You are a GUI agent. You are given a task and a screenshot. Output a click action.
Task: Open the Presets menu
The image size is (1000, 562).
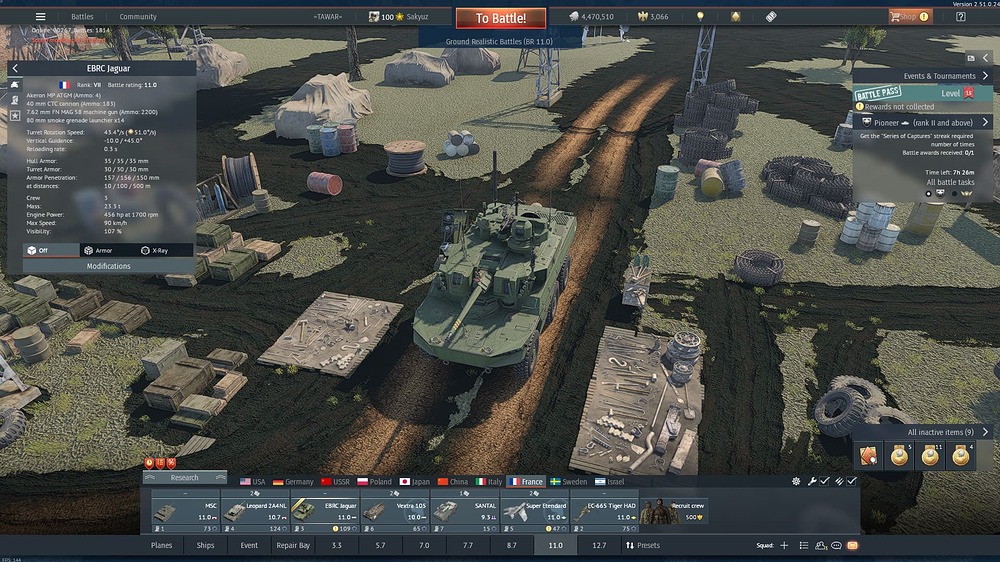pos(642,546)
